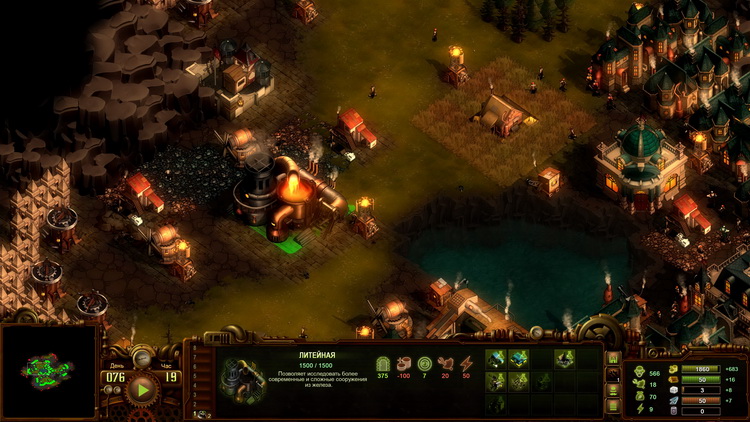Image resolution: width=750 pixels, height=422 pixels.
Task: Open the wrench-and-hammer side menu button
Action: pos(613,374)
